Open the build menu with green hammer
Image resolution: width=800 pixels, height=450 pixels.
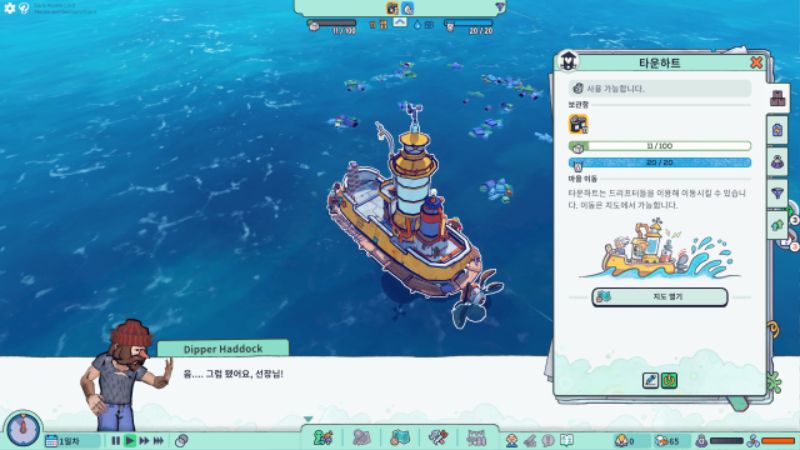[x=323, y=438]
